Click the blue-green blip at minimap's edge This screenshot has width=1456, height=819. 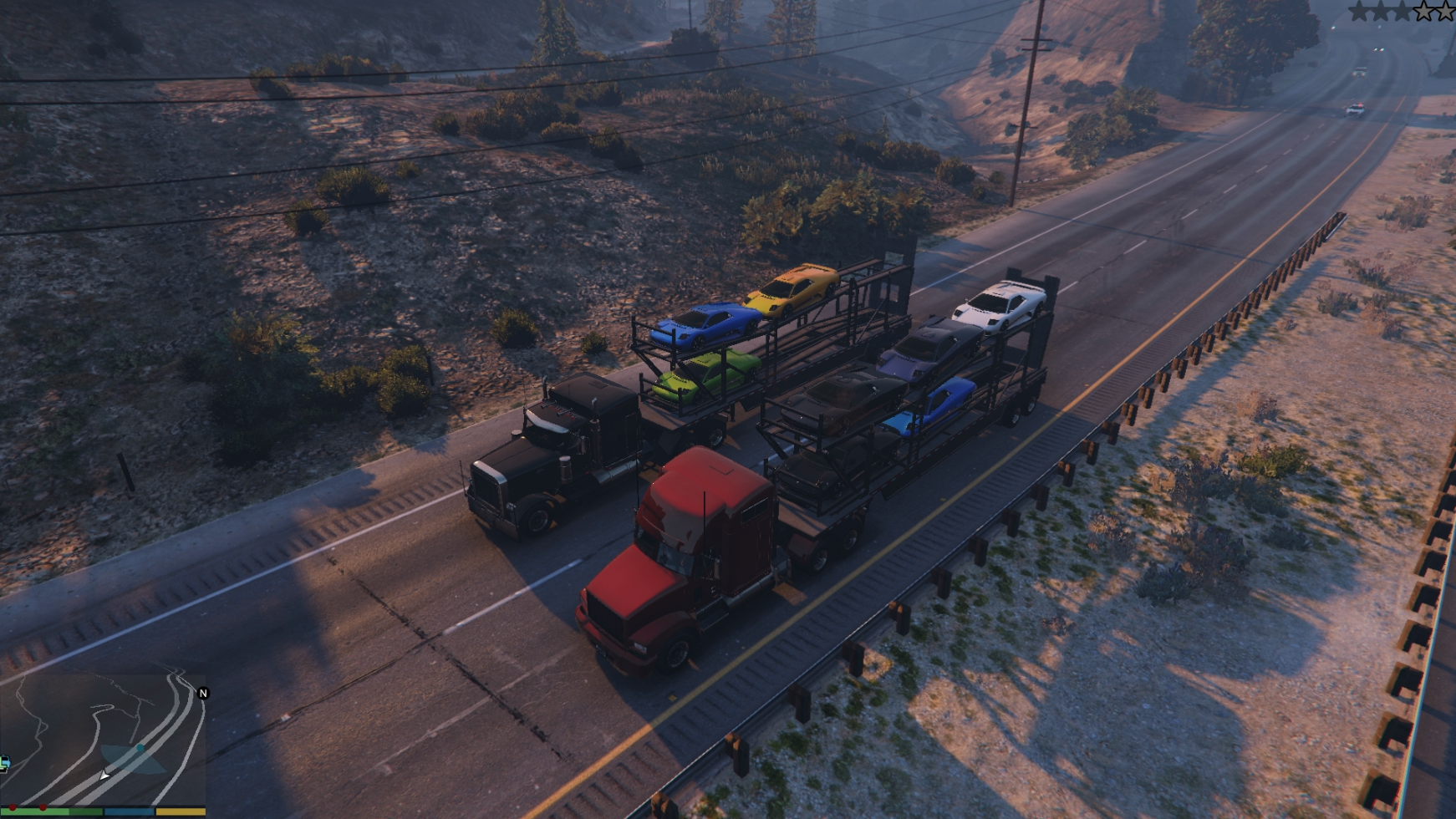click(x=4, y=762)
